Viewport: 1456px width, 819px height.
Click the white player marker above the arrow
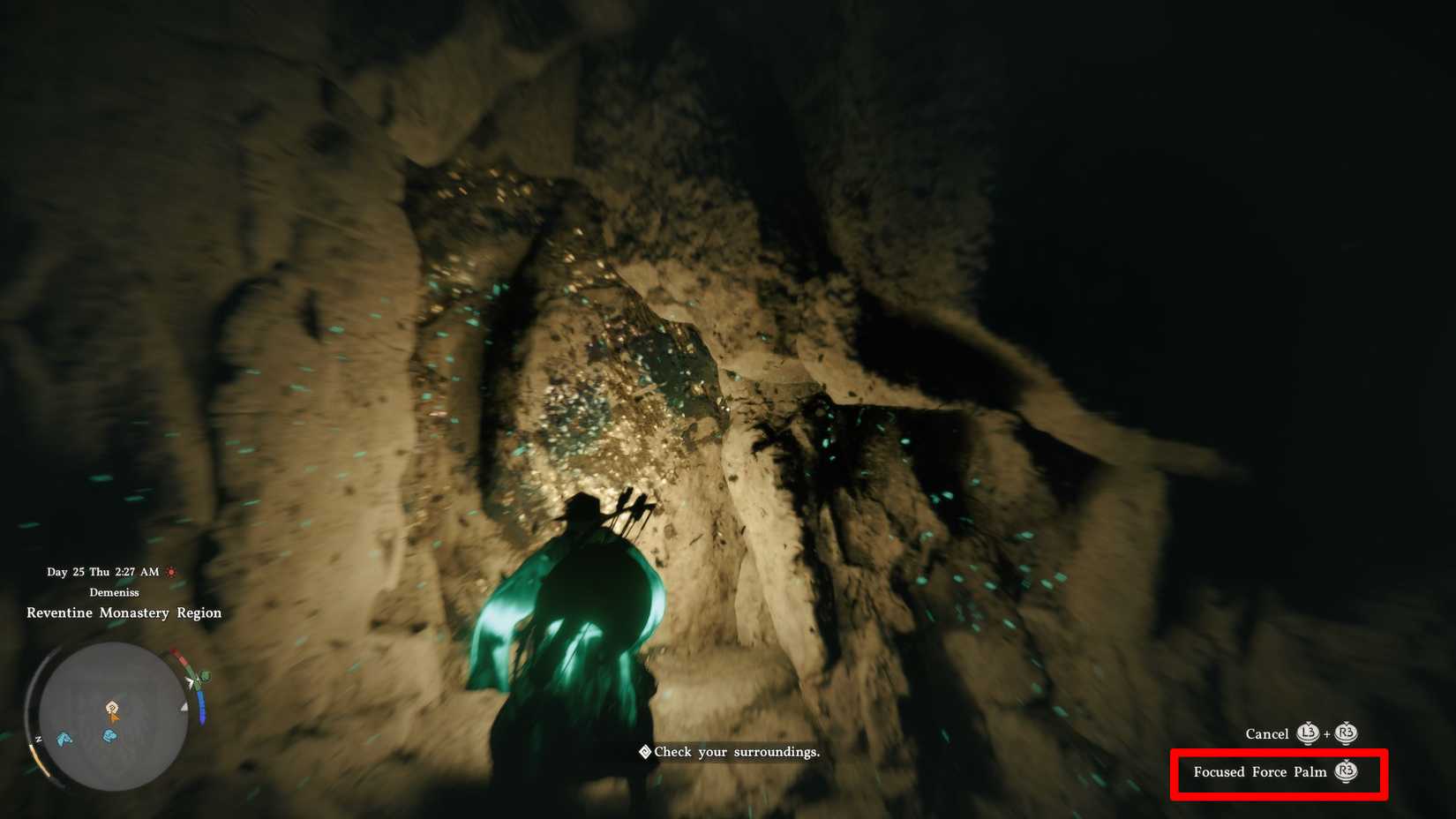click(x=111, y=708)
